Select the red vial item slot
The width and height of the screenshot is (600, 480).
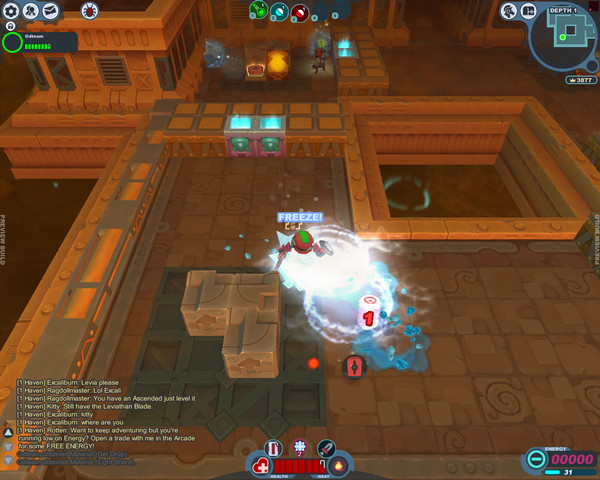tap(300, 11)
